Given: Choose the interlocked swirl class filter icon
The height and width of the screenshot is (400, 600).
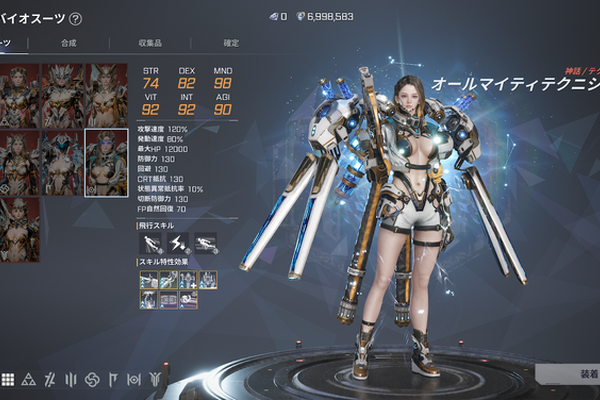Looking at the screenshot, I should (91, 379).
